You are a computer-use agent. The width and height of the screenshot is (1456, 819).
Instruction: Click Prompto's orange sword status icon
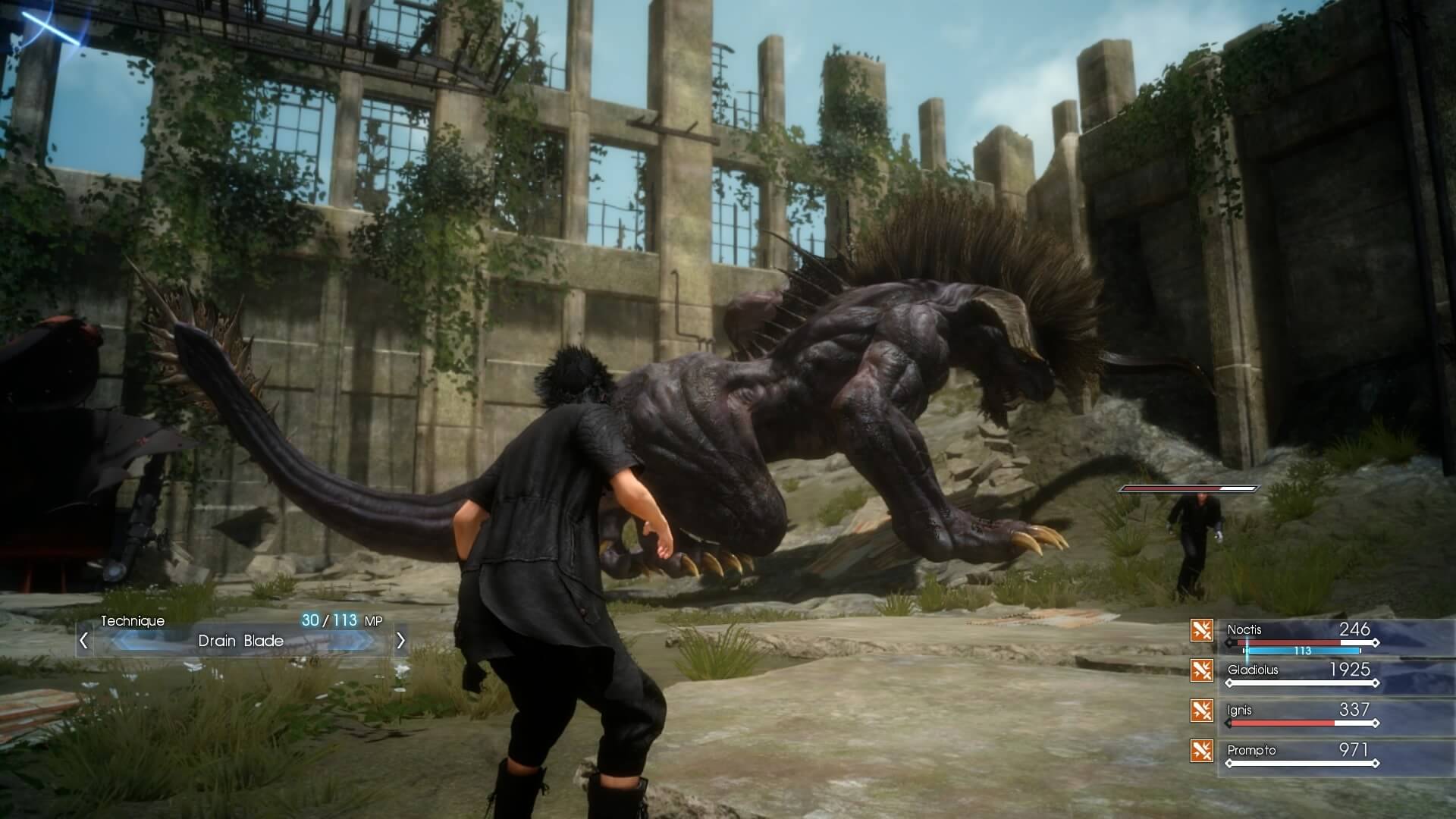coord(1201,750)
